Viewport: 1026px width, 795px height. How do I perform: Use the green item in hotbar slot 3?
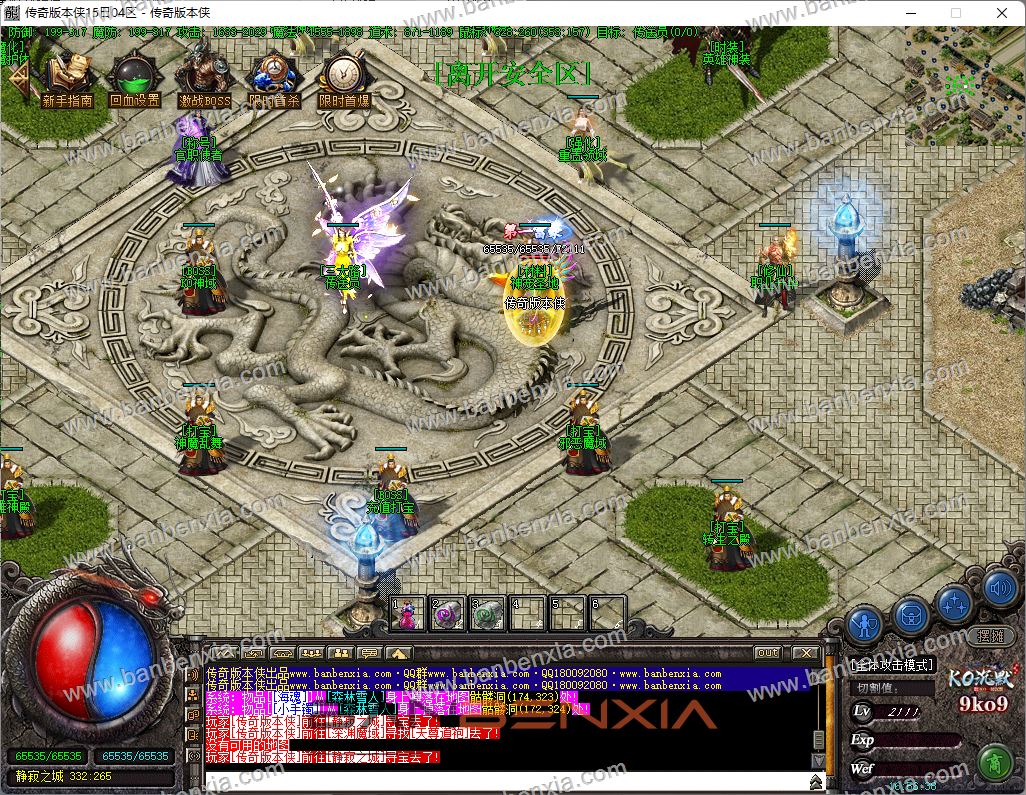coord(487,613)
